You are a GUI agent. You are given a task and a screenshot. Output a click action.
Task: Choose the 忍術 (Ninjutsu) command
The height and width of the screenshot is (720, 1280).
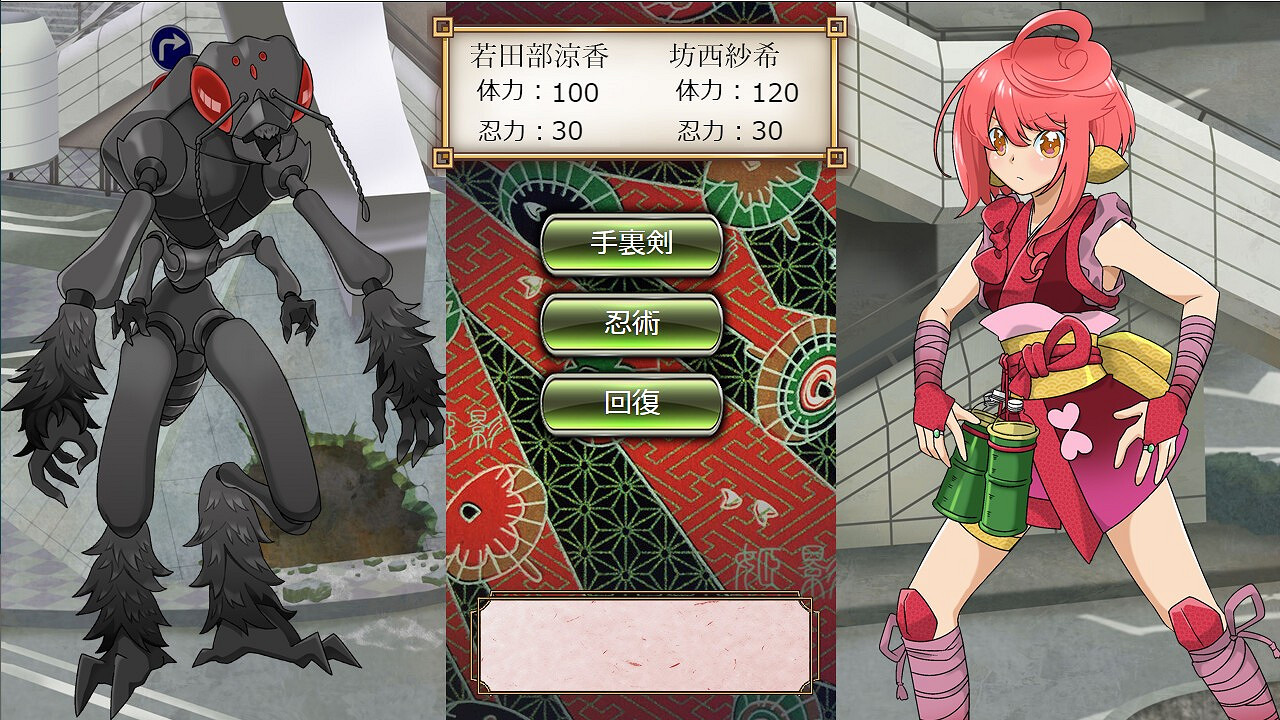(631, 322)
